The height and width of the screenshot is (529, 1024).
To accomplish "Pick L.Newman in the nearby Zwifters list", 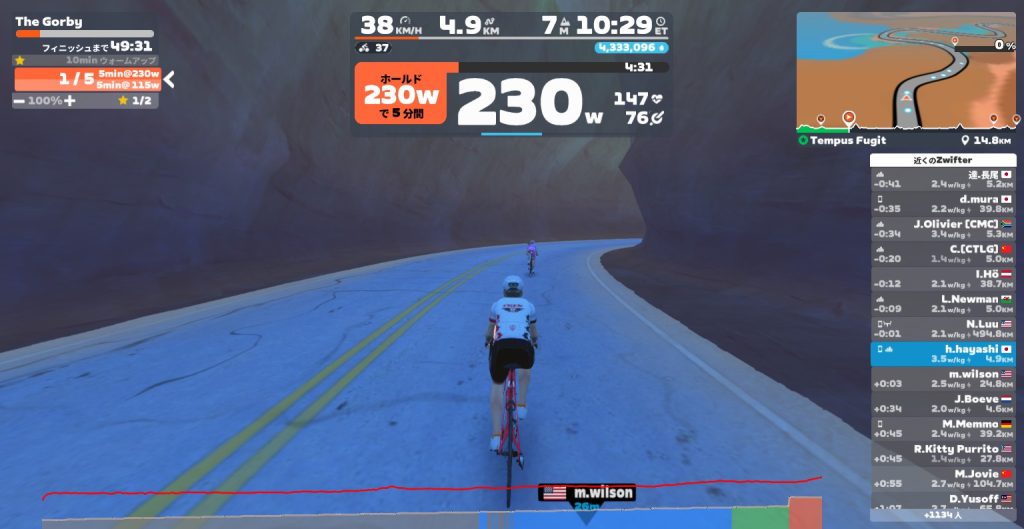I will click(943, 304).
